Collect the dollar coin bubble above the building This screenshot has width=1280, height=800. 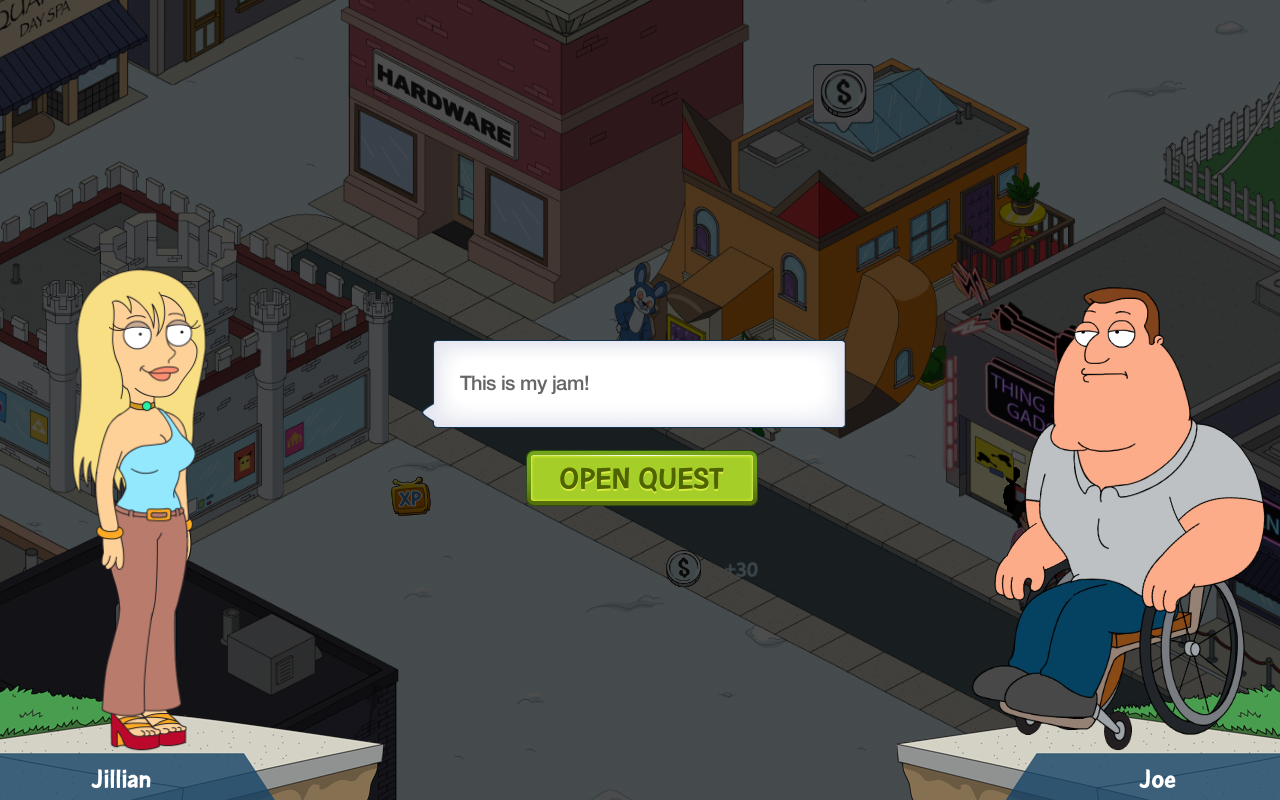coord(843,94)
